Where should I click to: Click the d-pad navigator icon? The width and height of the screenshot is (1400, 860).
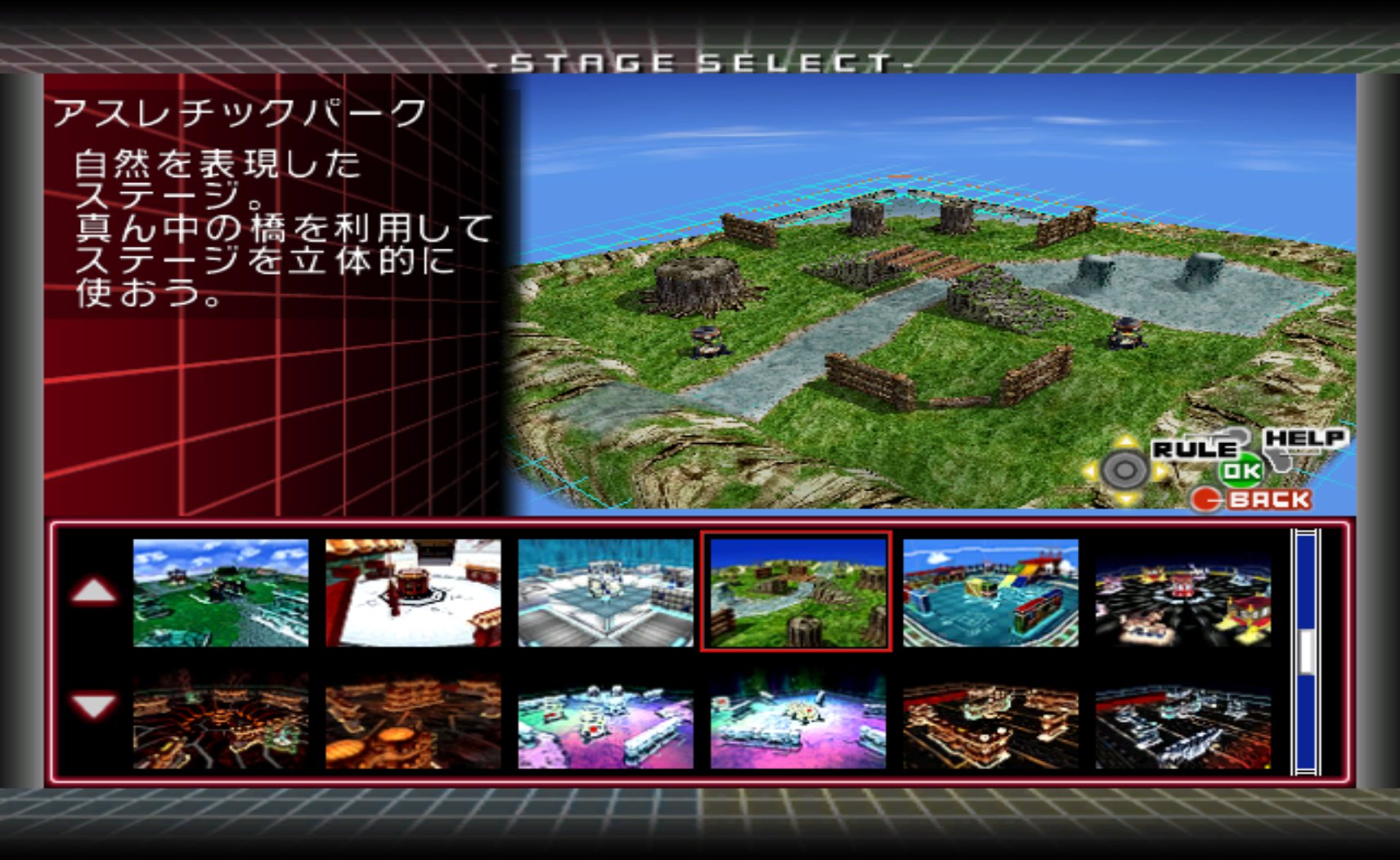[x=1124, y=469]
